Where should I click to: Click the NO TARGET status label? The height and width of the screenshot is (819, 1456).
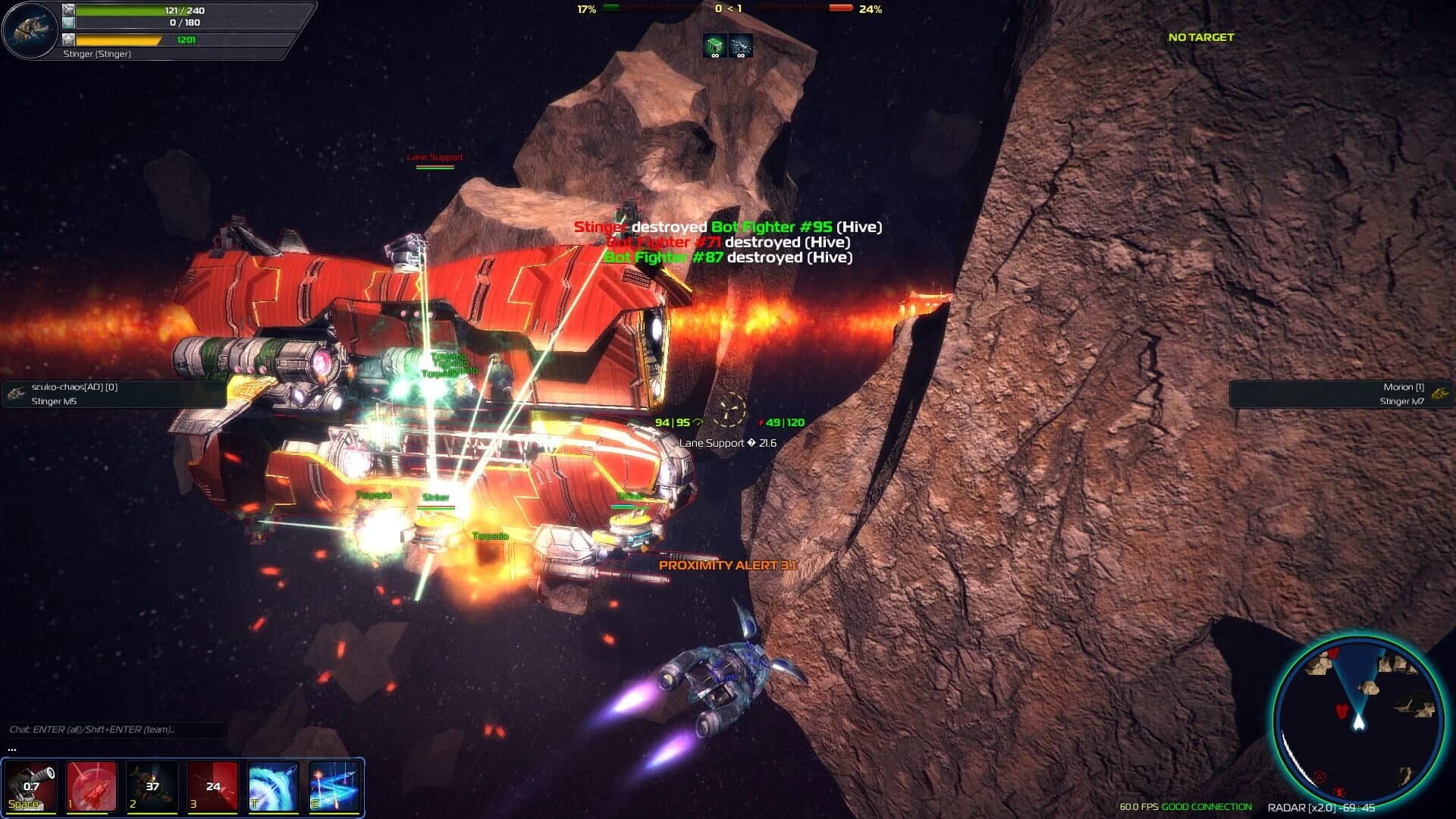pos(1200,36)
